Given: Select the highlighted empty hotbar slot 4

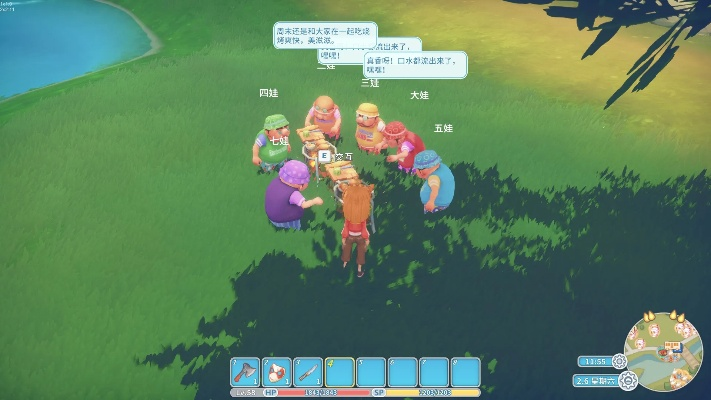Looking at the screenshot, I should pos(340,372).
